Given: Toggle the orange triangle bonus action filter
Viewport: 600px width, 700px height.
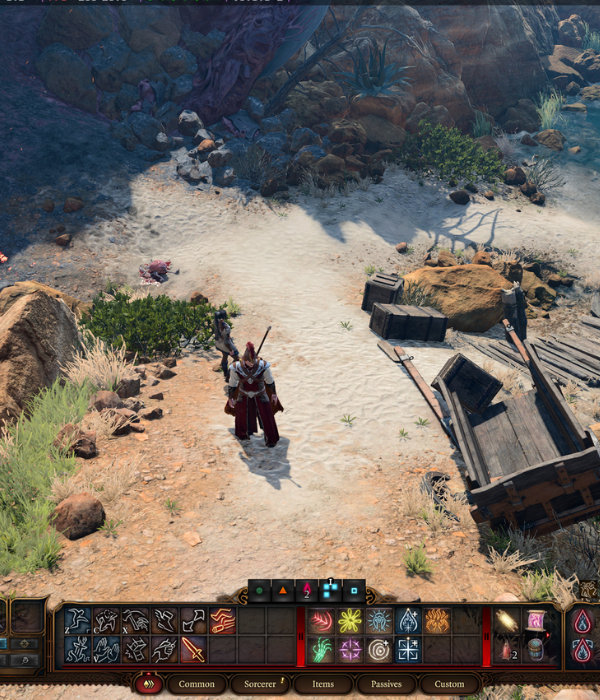Looking at the screenshot, I should pyautogui.click(x=283, y=590).
